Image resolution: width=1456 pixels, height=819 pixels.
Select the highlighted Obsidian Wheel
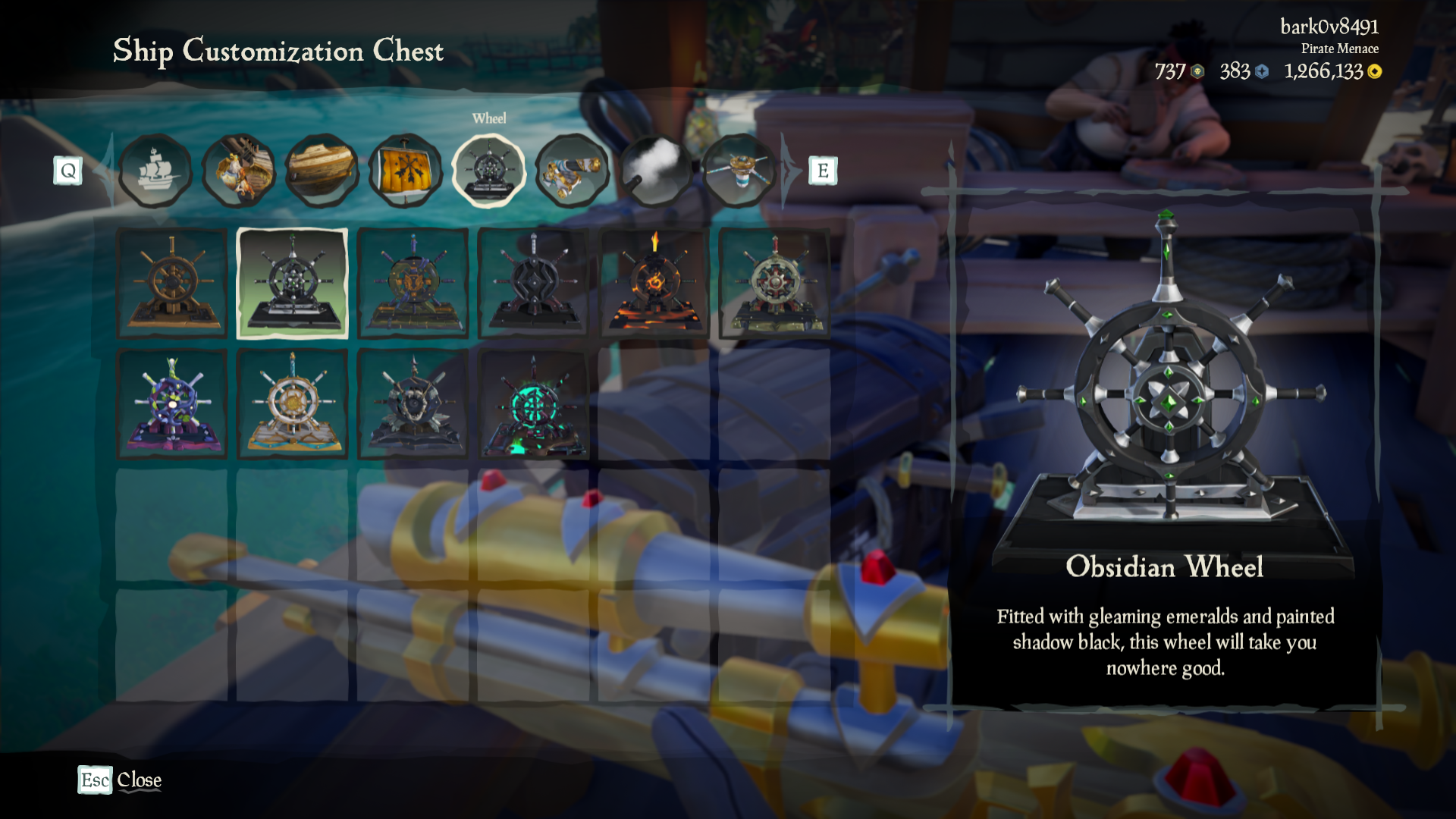pos(292,282)
